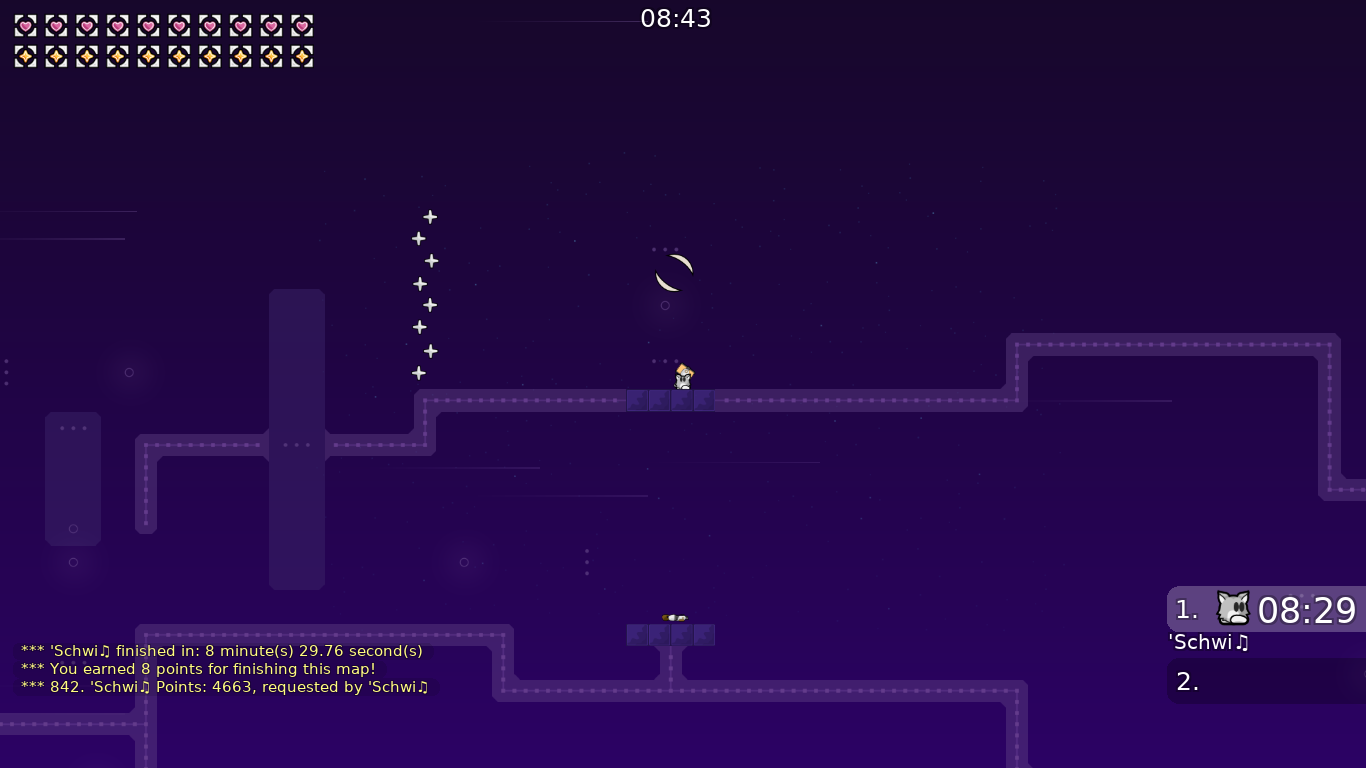Image resolution: width=1366 pixels, height=768 pixels.
Task: Select the fifth heart in the health row
Action: [146, 26]
